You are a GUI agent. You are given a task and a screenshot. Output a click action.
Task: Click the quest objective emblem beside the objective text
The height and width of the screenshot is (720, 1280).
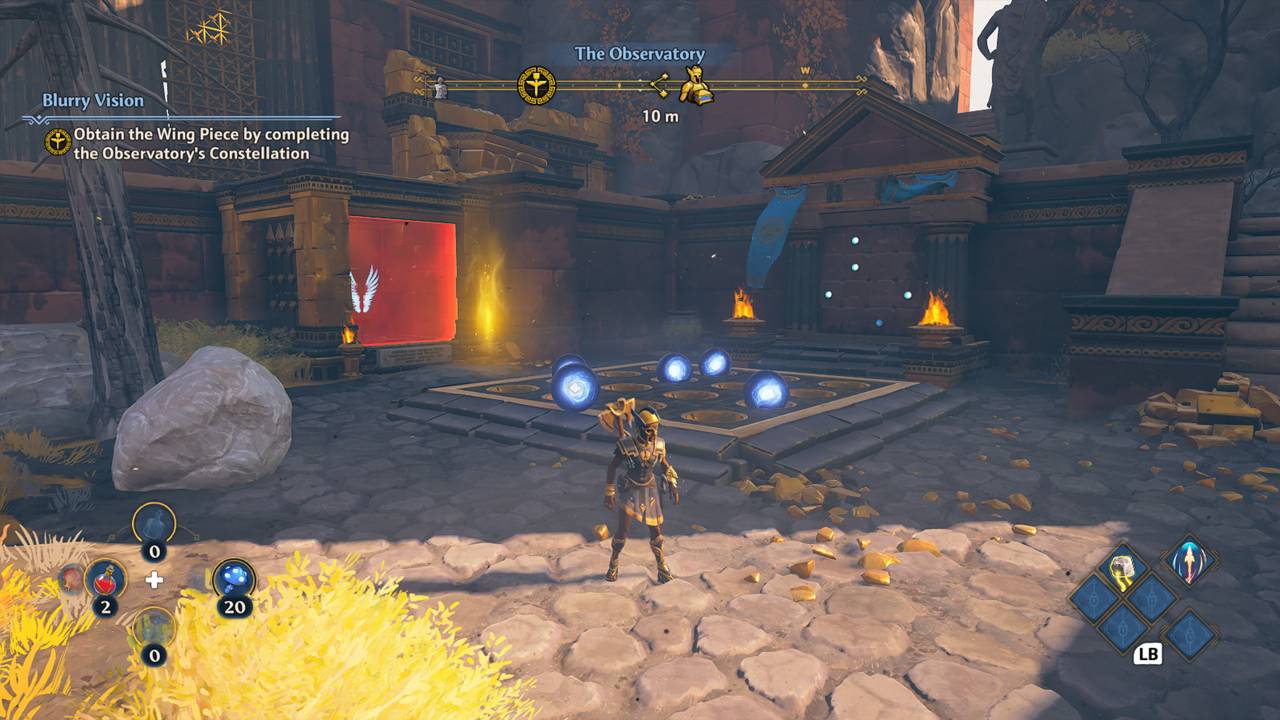coord(58,142)
